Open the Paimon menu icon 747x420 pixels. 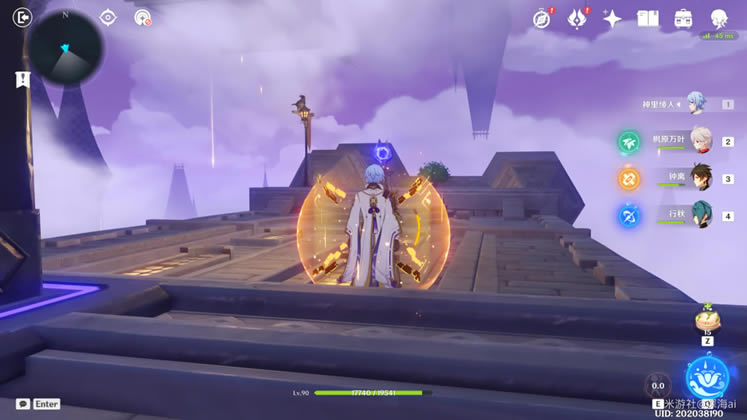coord(719,18)
